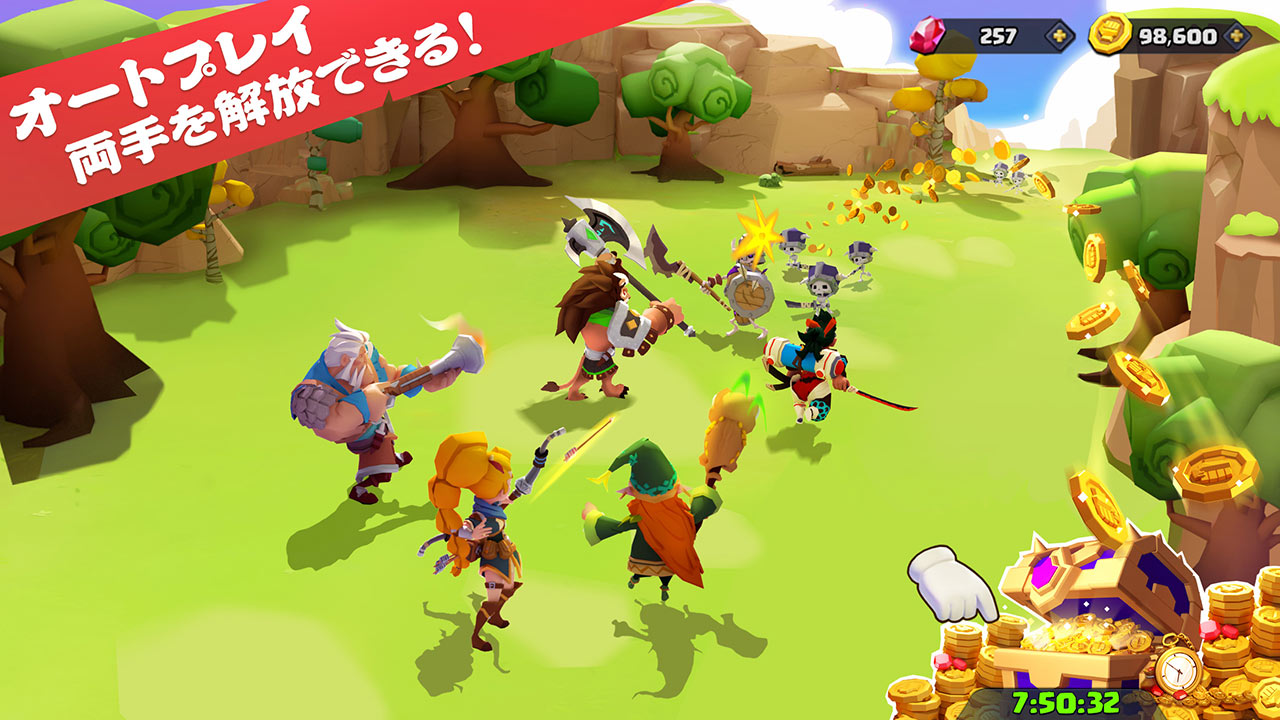Open the gold coin purchase plus icon
The width and height of the screenshot is (1280, 720).
click(1236, 38)
